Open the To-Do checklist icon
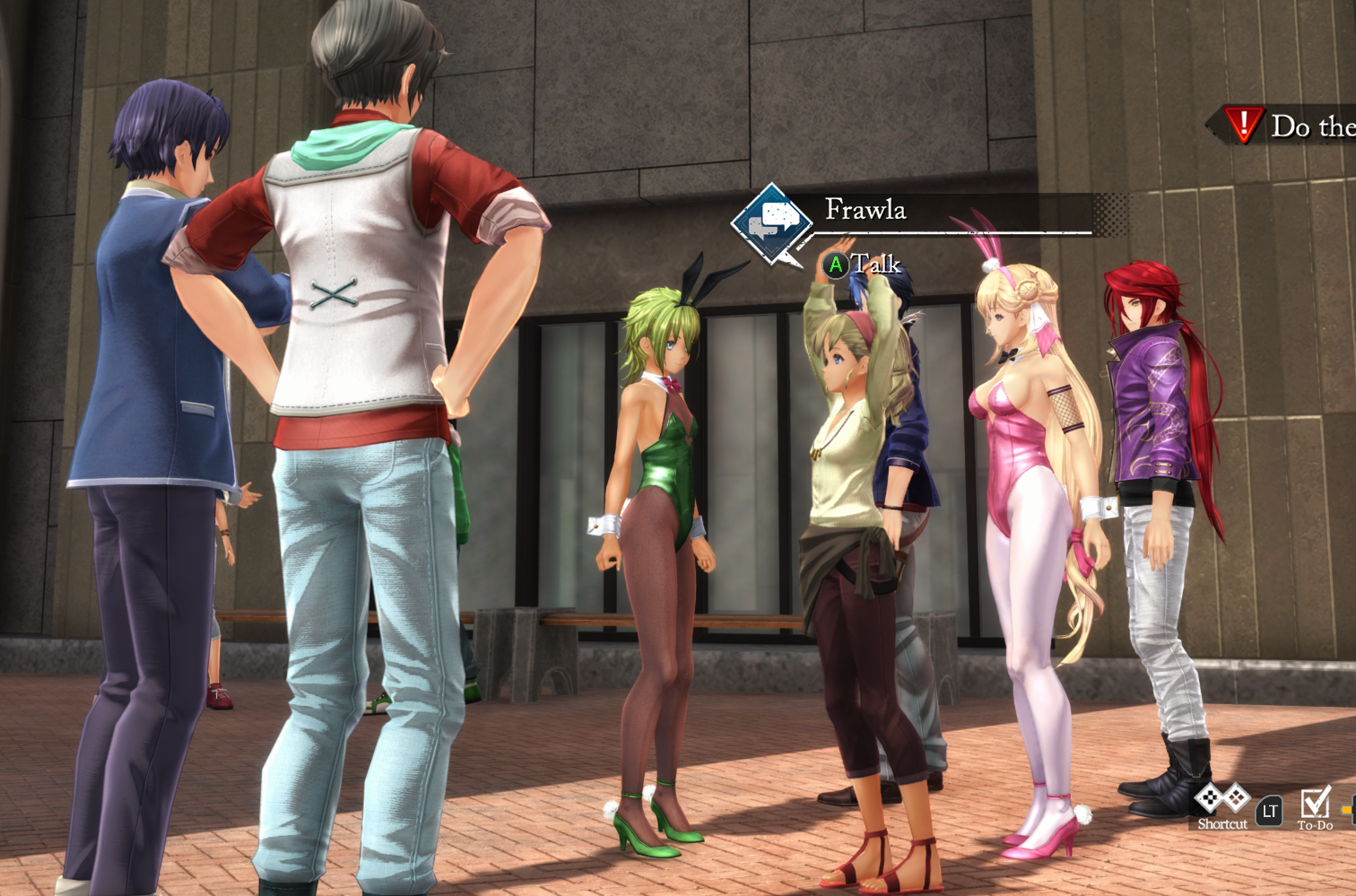1356x896 pixels. click(1315, 802)
